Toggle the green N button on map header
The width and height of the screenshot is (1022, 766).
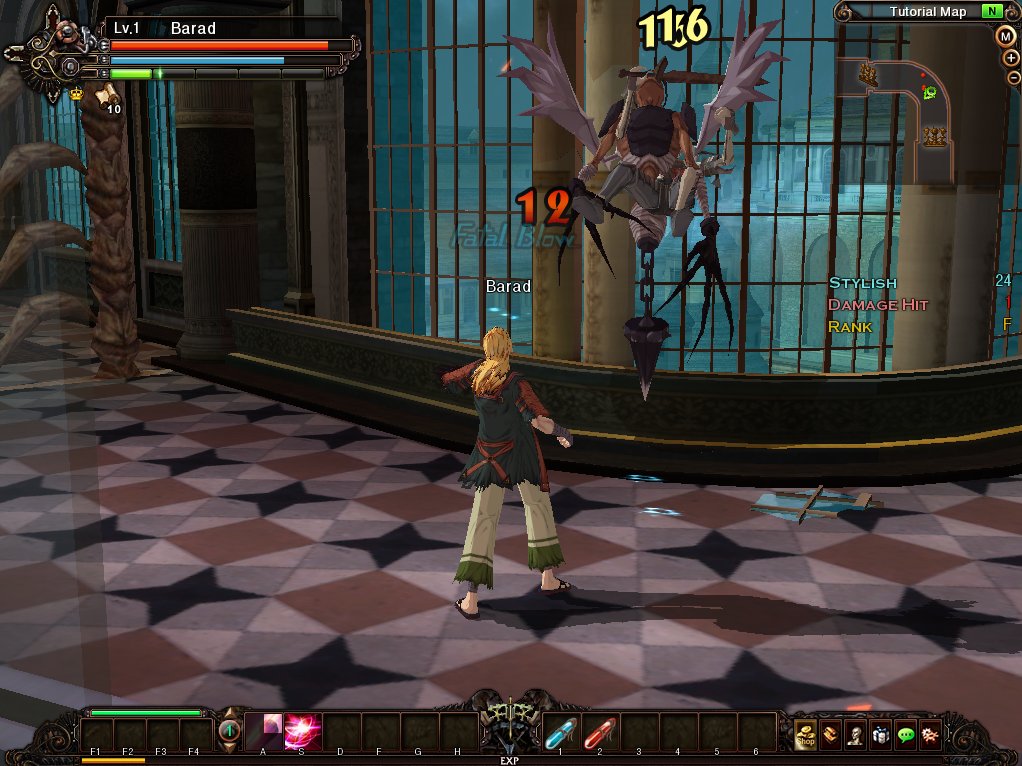[x=991, y=12]
